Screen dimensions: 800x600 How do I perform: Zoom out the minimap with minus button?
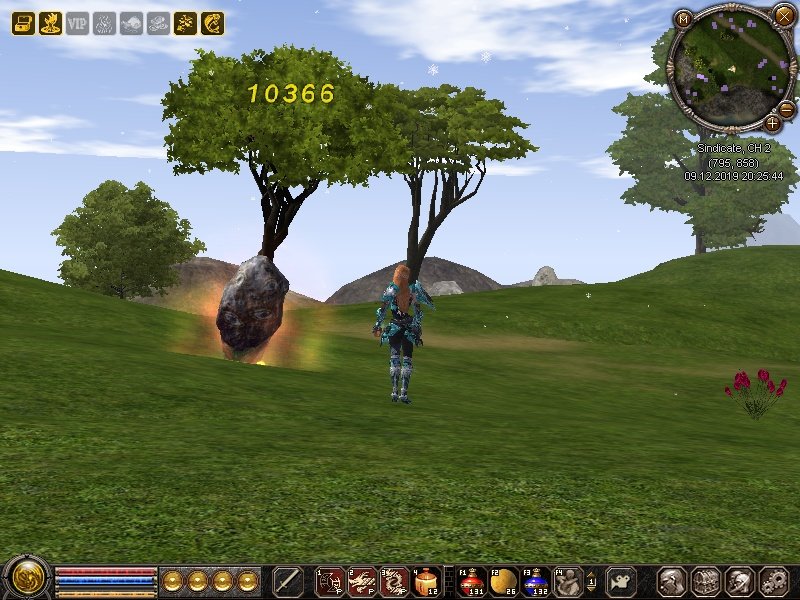pos(787,108)
